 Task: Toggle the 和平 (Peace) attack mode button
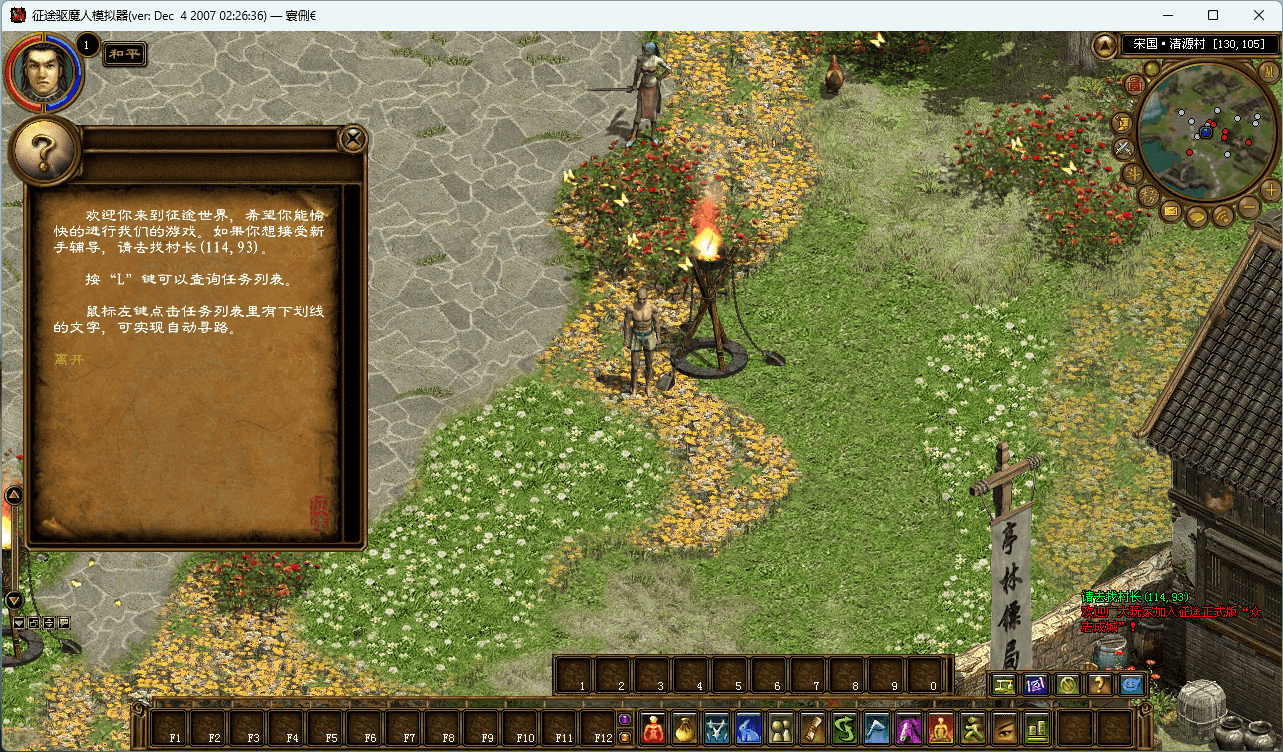(x=125, y=54)
